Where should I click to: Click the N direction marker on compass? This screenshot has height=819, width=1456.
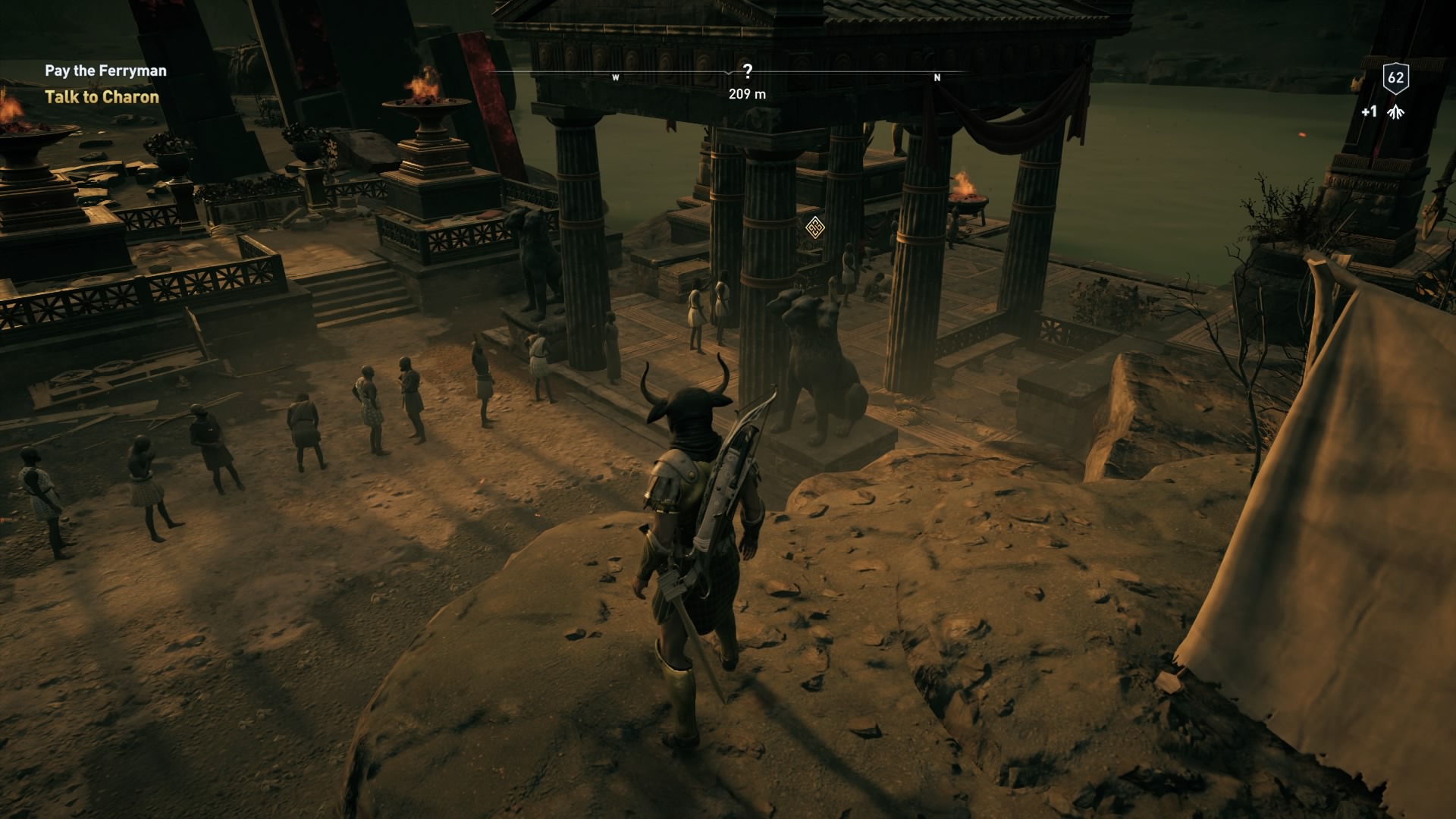(938, 77)
